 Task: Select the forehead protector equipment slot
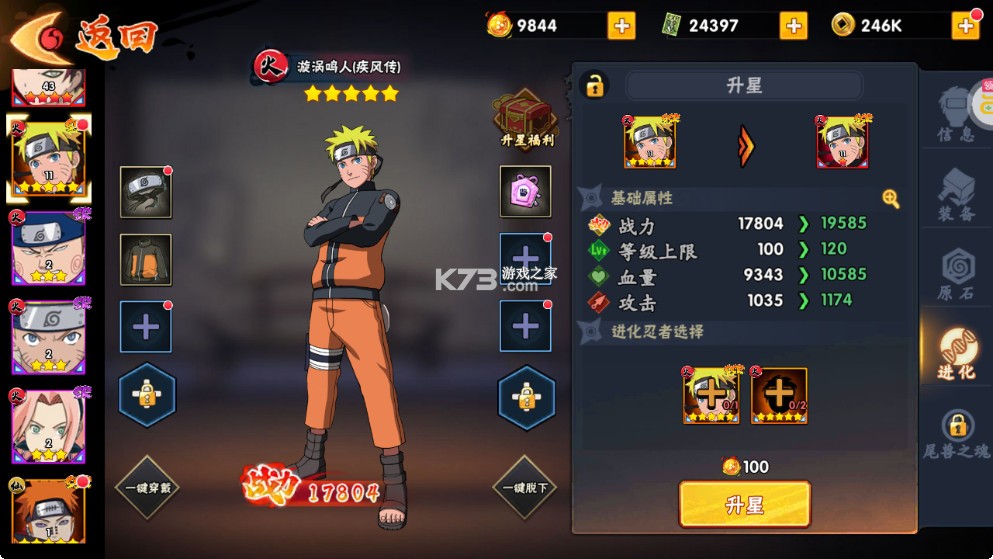146,192
